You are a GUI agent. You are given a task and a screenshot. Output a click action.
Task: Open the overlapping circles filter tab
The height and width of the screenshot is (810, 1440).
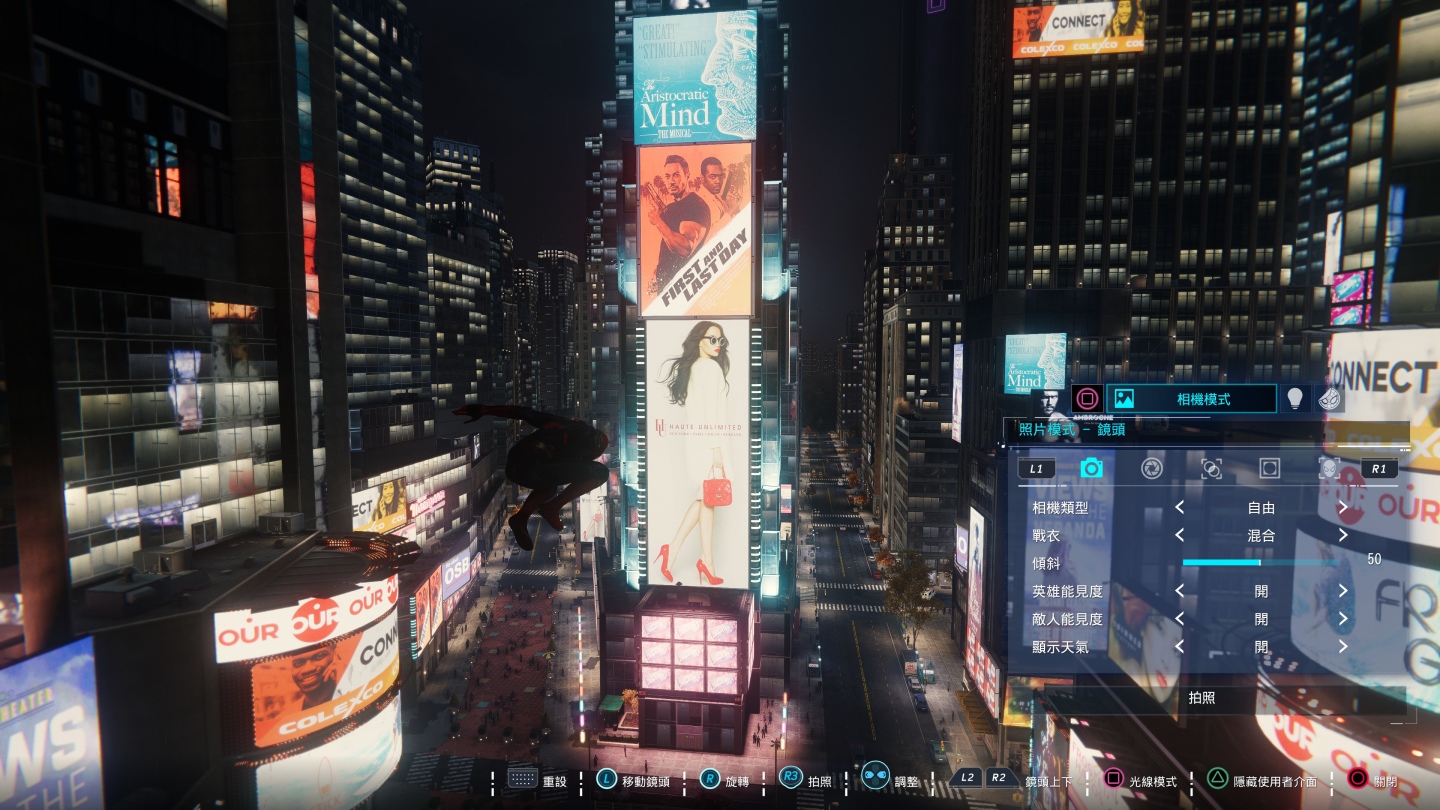point(1211,468)
